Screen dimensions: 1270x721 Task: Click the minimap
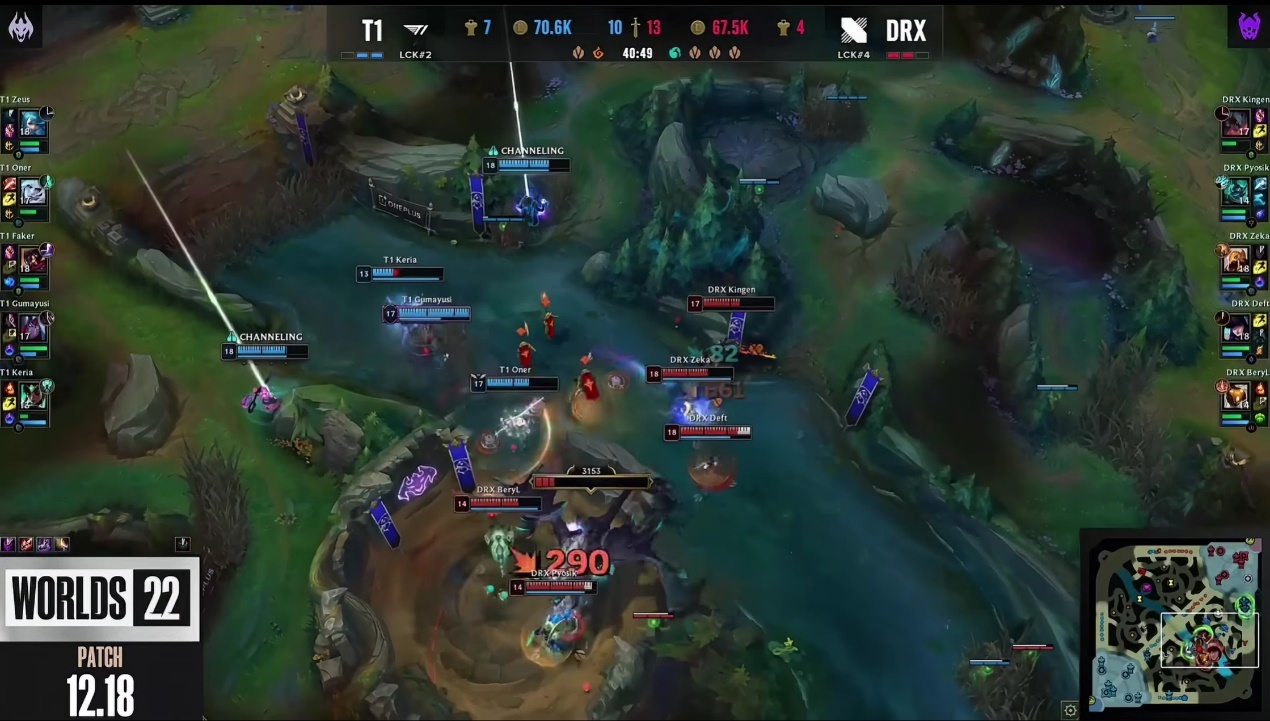[1175, 622]
